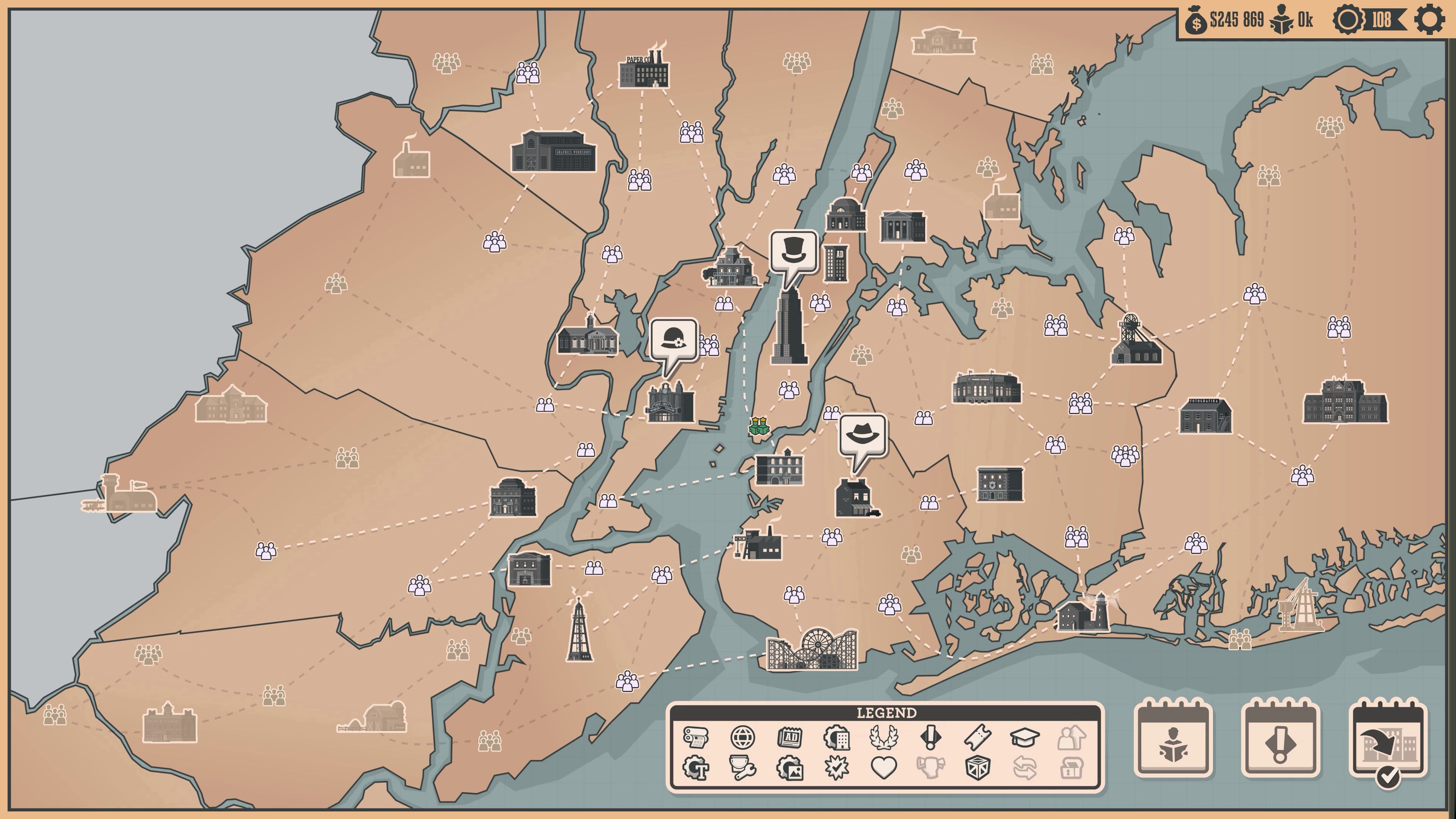Click the exclamation mark legend icon
This screenshot has width=1456, height=819.
tap(930, 737)
